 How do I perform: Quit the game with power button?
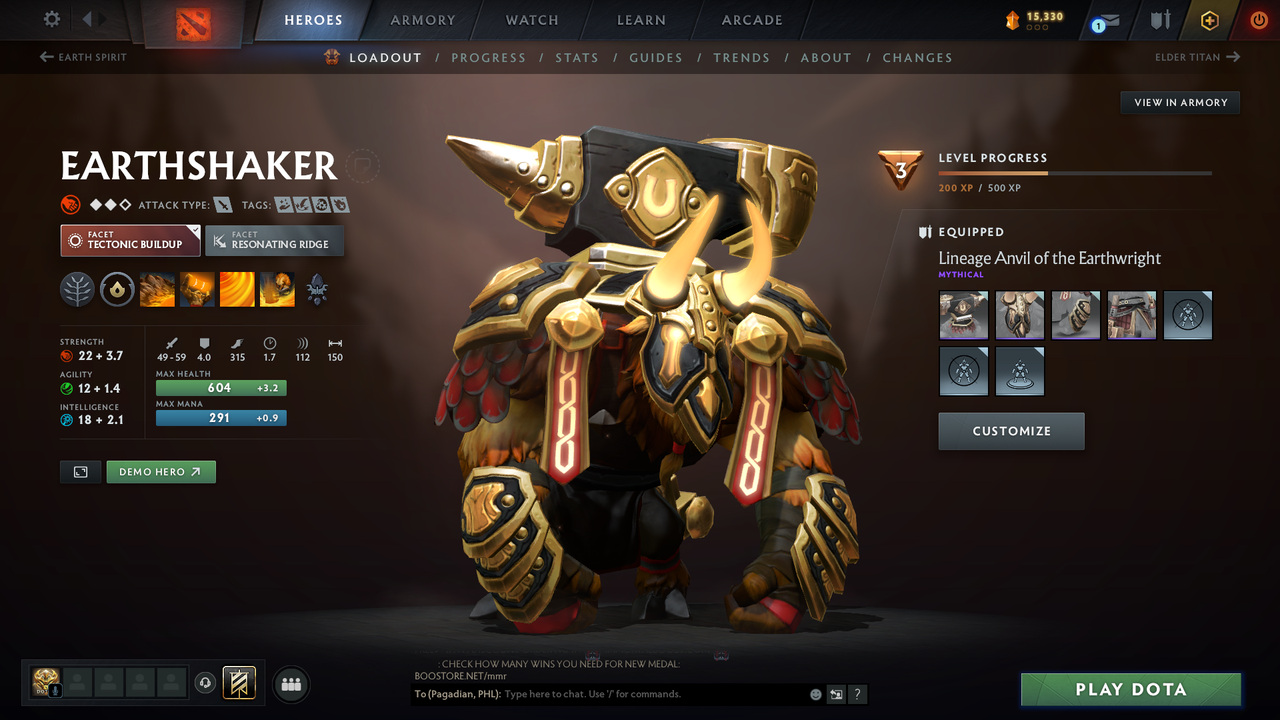pos(1259,20)
